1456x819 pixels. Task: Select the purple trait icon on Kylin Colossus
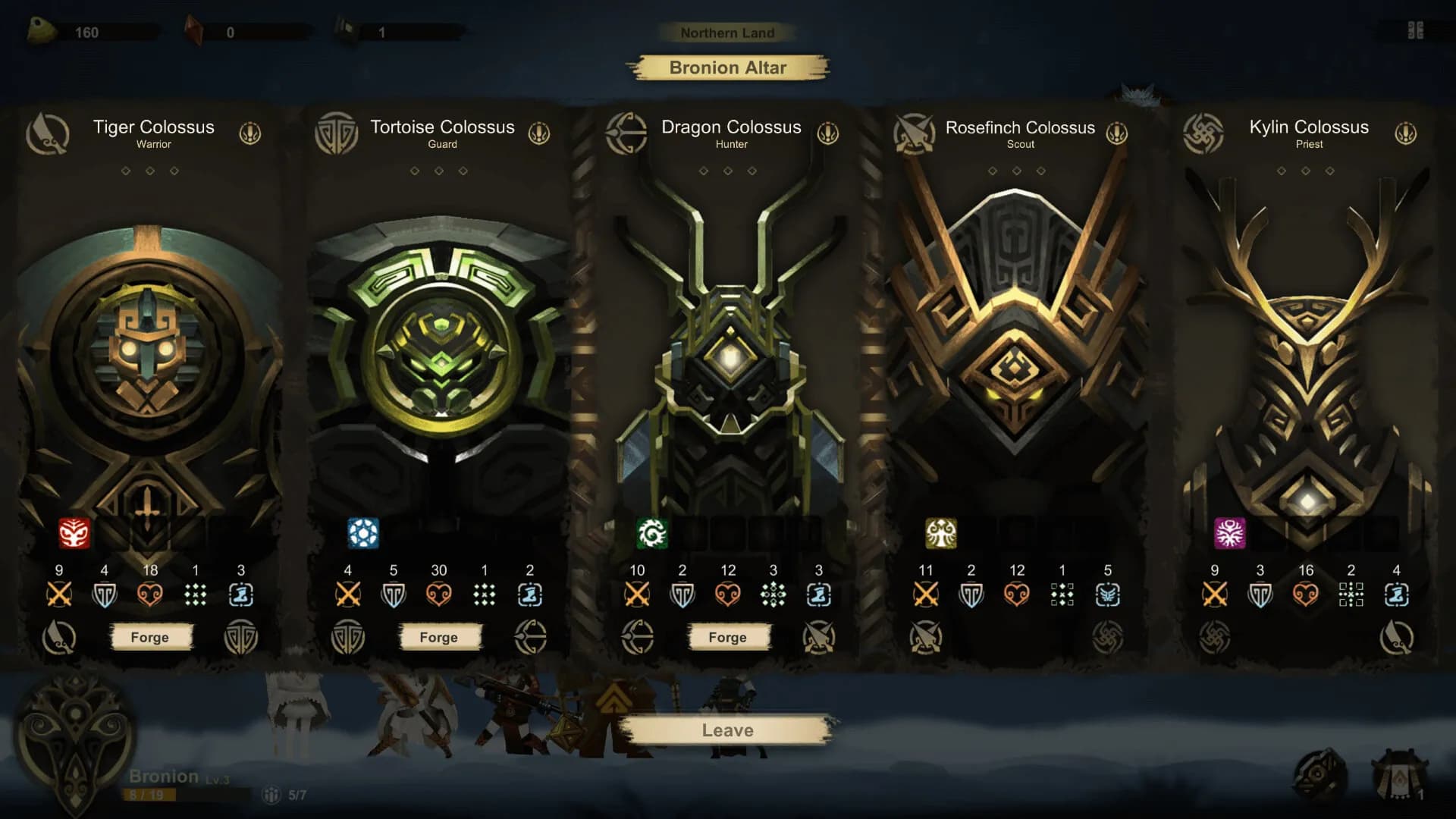pos(1230,532)
